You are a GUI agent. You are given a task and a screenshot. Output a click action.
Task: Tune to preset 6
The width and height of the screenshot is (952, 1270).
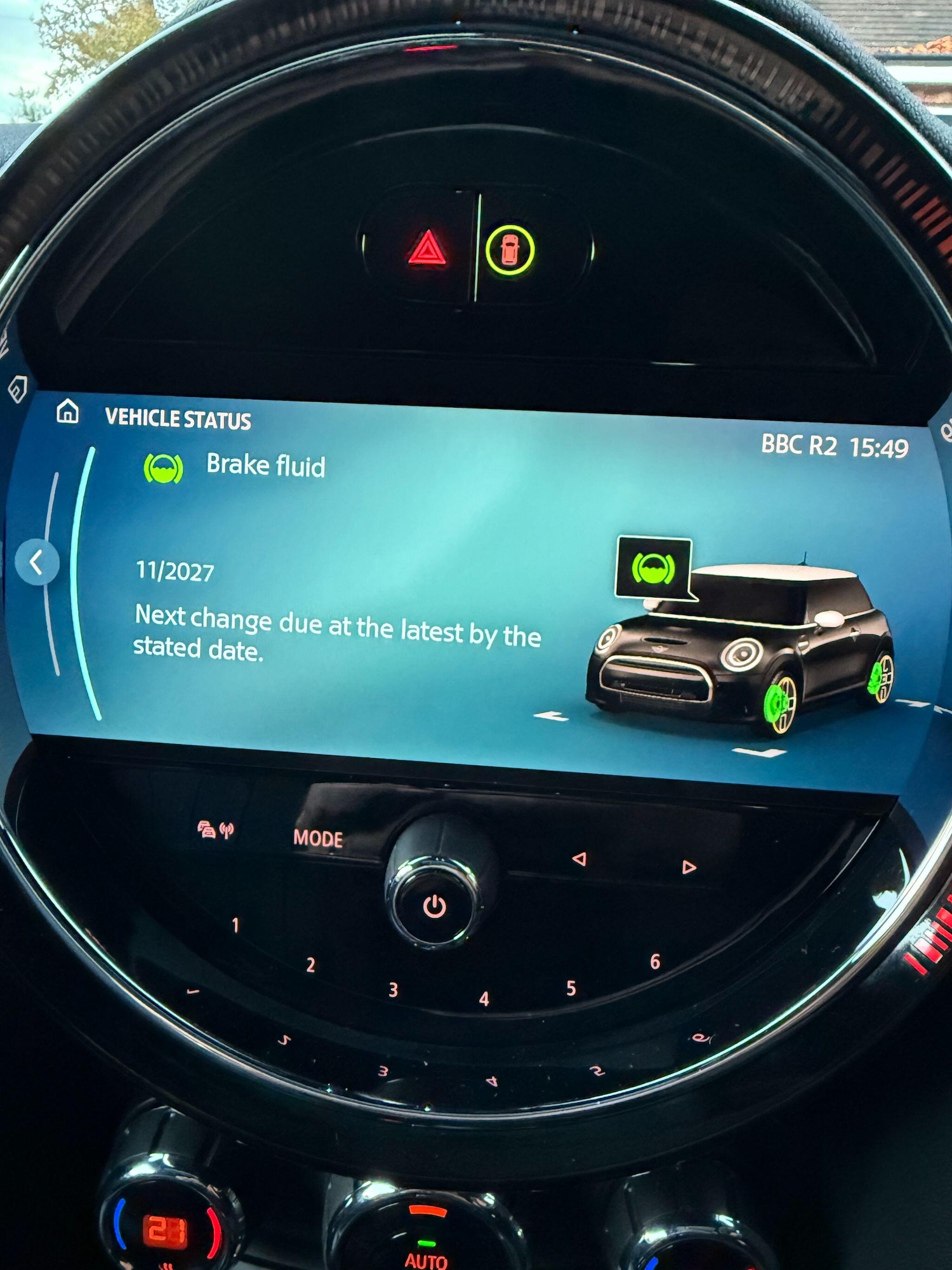click(x=655, y=962)
